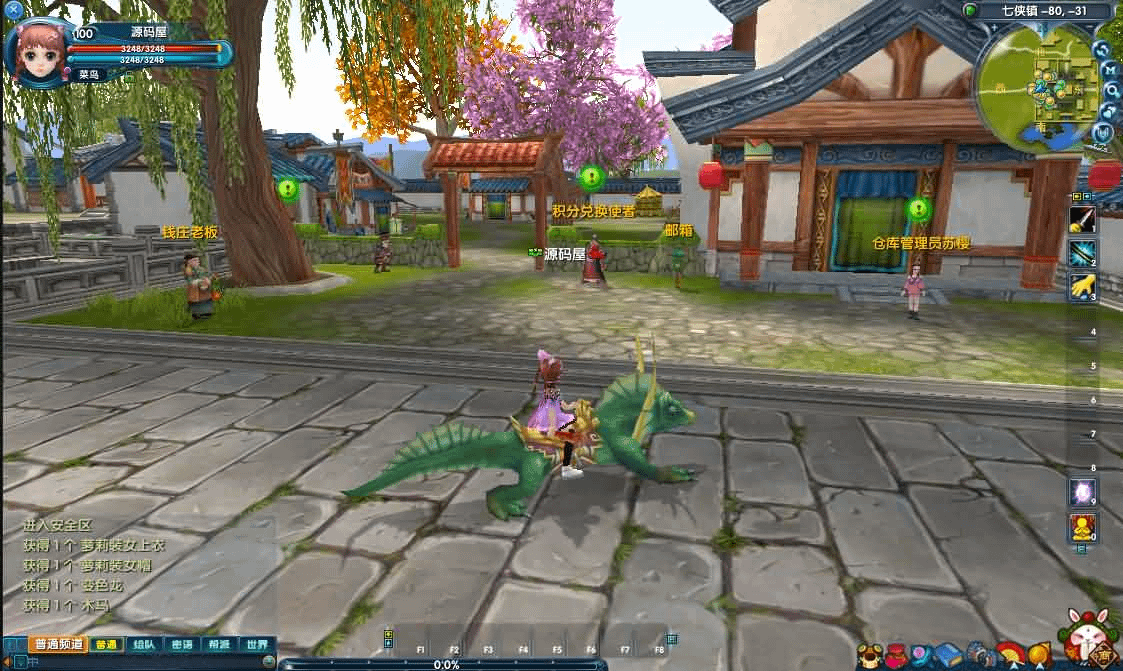Select the golden figure icon in slot 0
Image resolution: width=1123 pixels, height=671 pixels.
(x=1081, y=525)
